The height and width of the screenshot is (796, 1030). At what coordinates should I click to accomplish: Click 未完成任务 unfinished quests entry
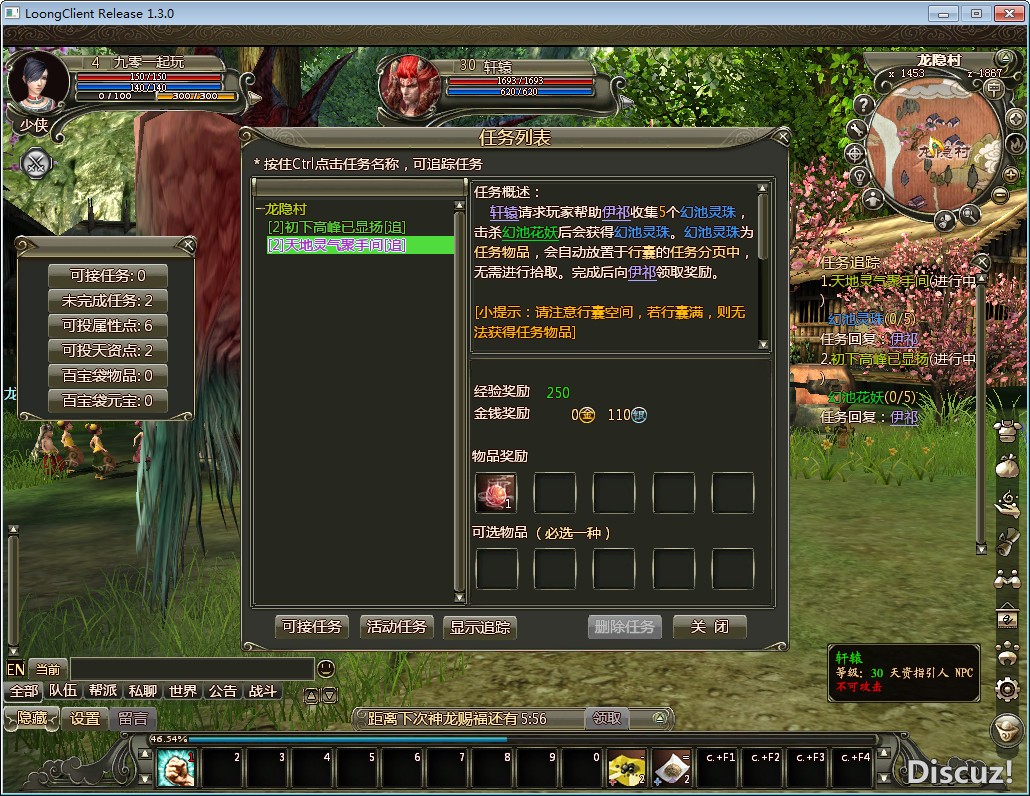point(107,301)
